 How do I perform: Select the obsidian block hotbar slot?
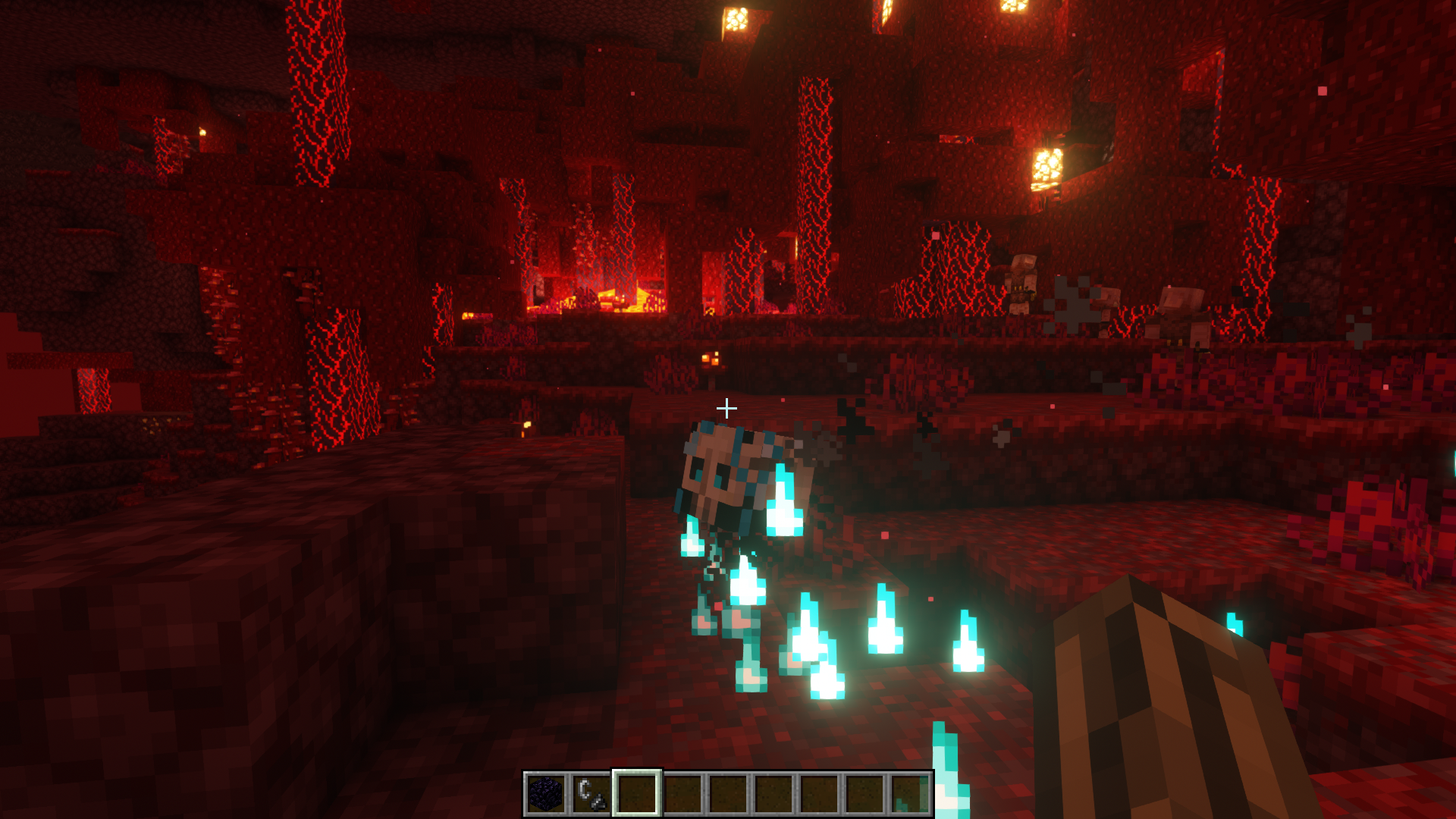(546, 794)
